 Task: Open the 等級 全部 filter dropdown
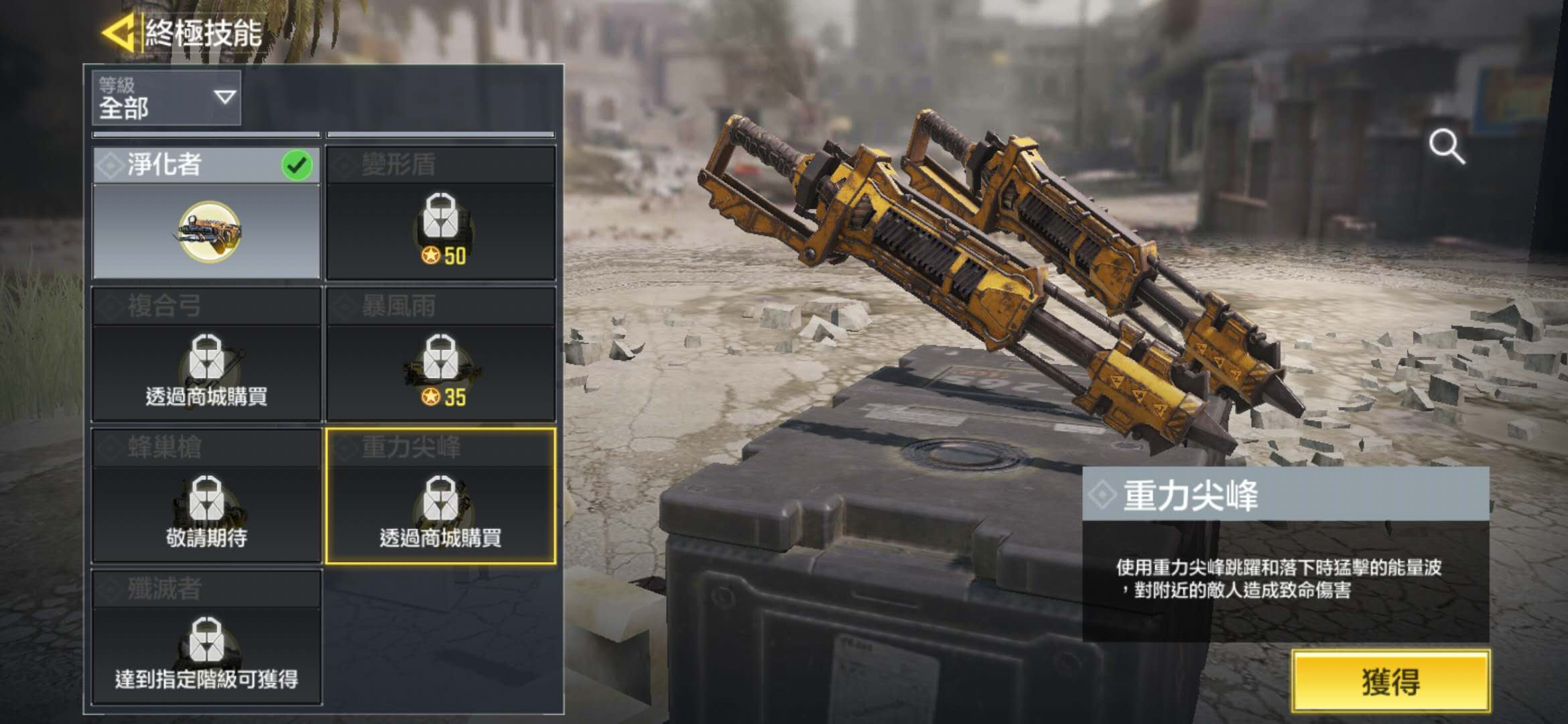point(166,98)
